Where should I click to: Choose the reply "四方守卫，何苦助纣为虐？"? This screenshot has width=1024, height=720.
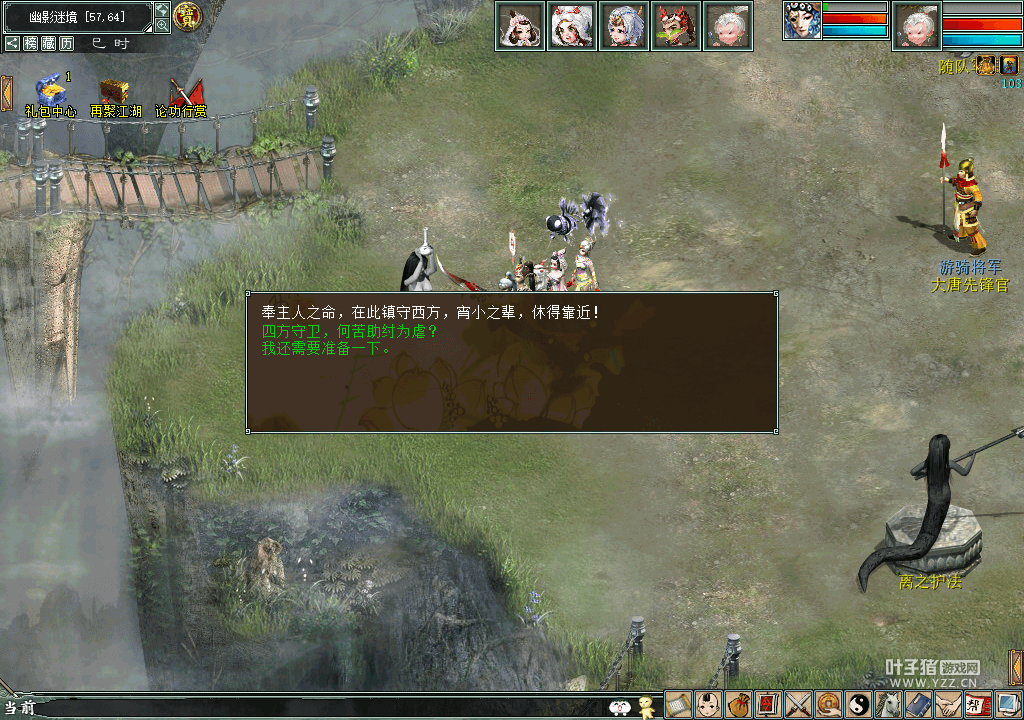[349, 331]
